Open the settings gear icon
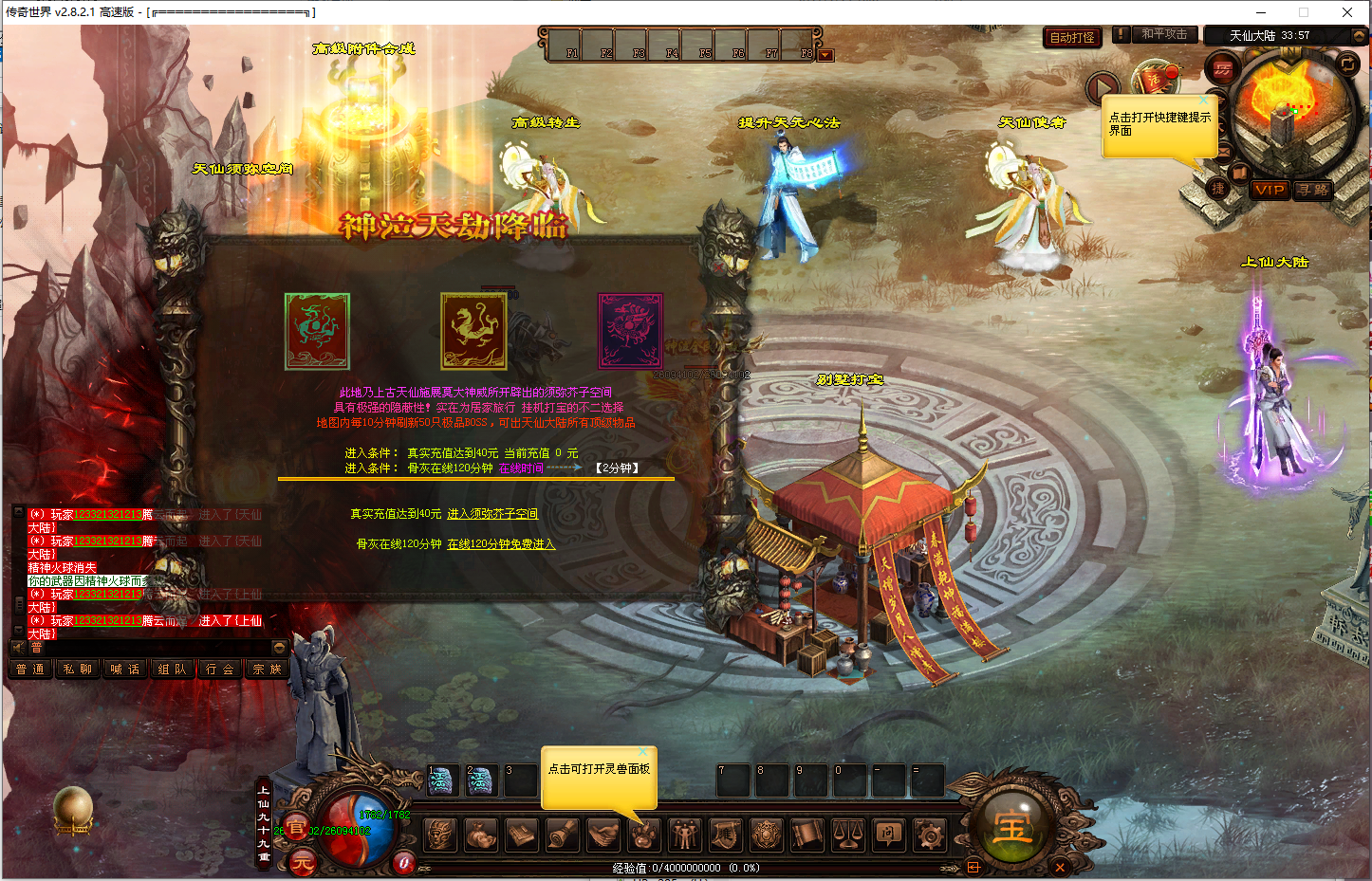The image size is (1372, 881). tap(929, 835)
